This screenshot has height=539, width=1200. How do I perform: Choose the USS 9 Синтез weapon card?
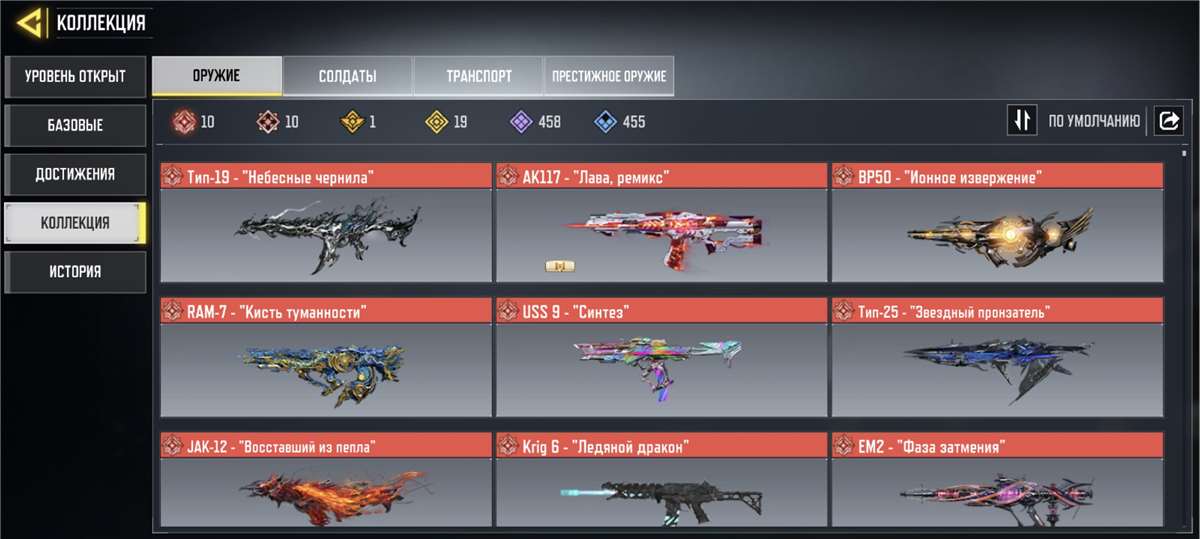(x=661, y=357)
